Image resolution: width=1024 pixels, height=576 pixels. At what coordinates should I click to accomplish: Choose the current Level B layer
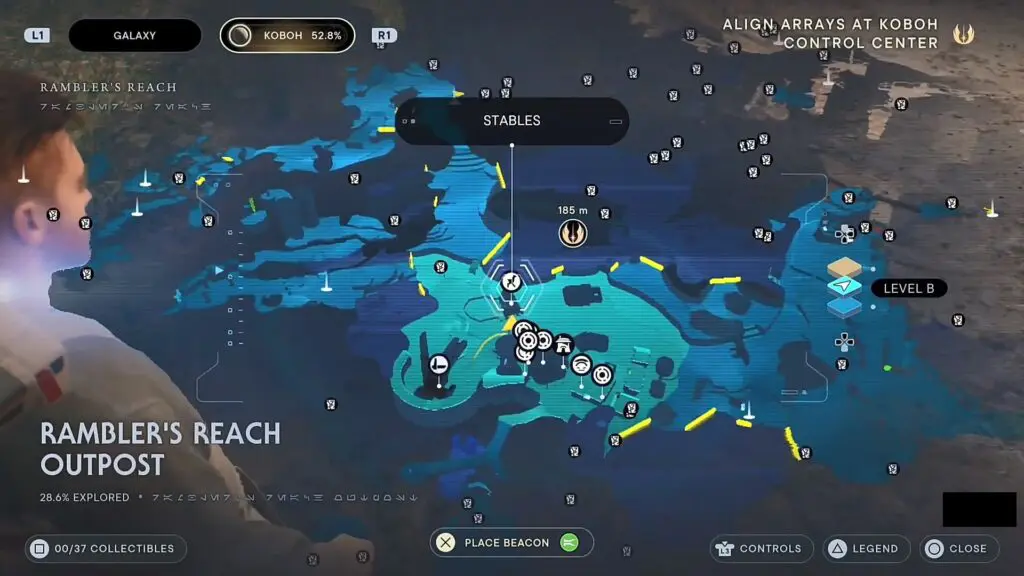(x=844, y=288)
